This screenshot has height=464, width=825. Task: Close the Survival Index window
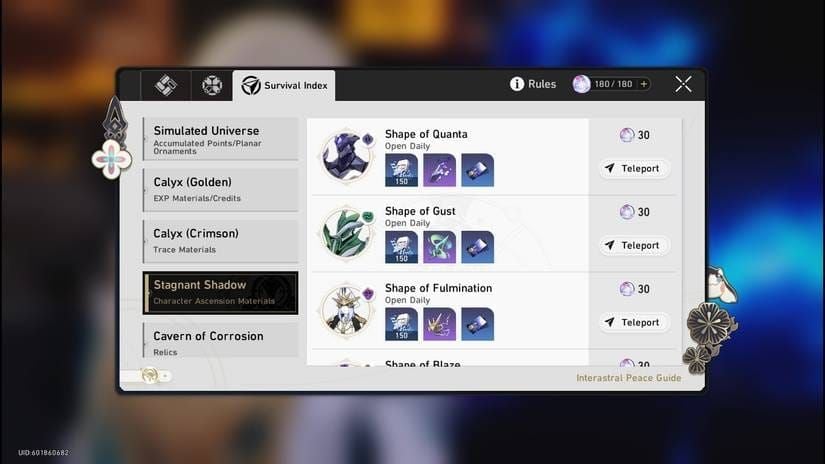[x=683, y=84]
